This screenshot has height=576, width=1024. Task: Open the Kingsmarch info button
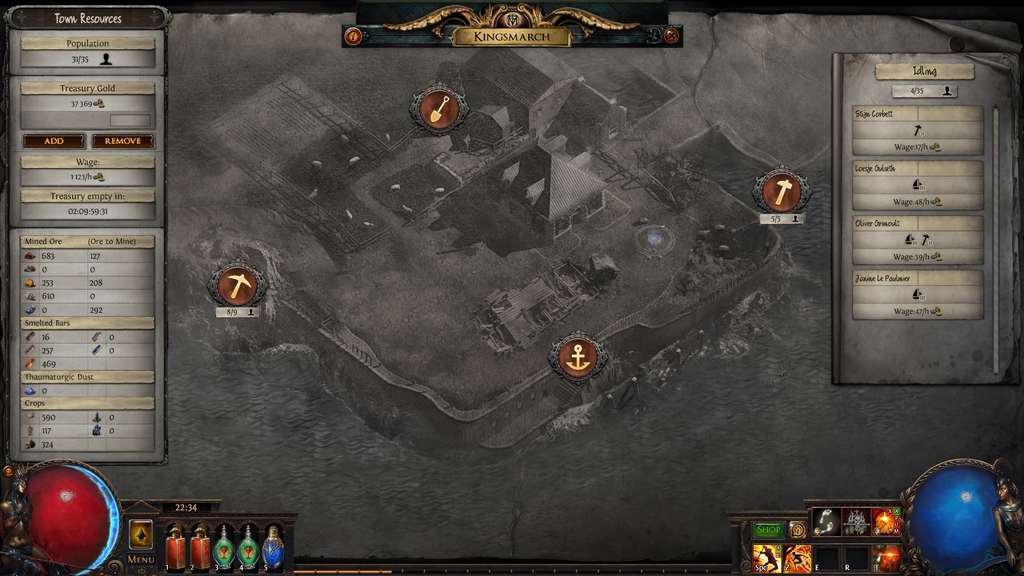pyautogui.click(x=353, y=37)
